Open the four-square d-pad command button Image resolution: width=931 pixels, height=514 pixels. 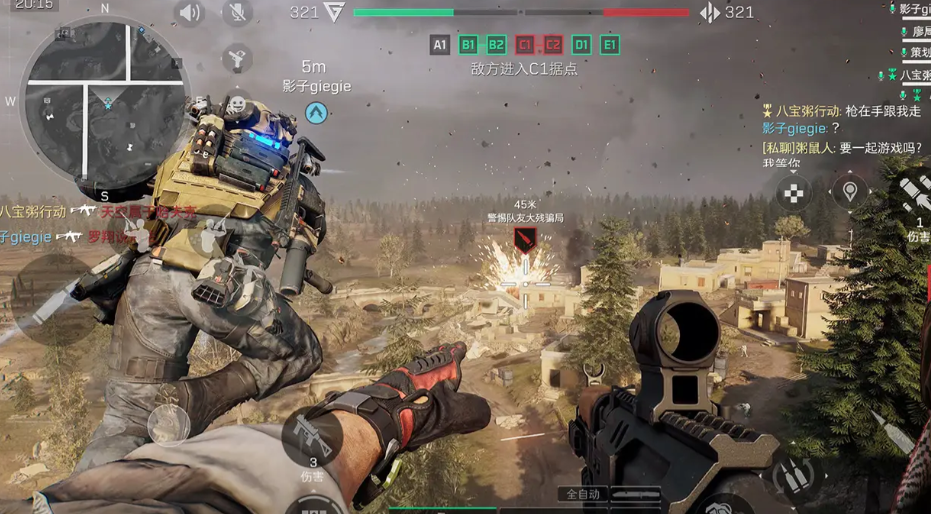(x=794, y=191)
